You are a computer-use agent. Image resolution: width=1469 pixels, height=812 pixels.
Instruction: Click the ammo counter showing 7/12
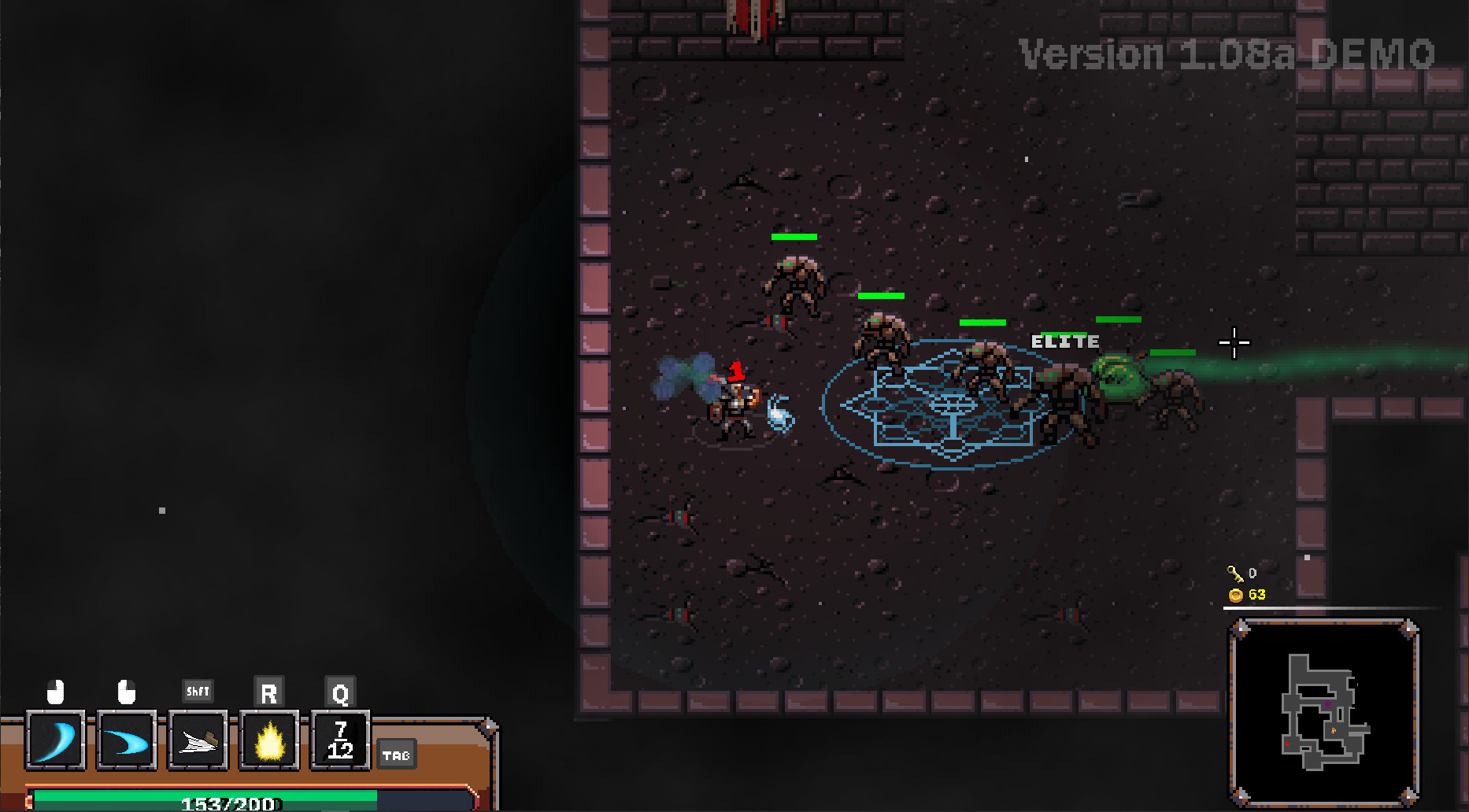339,740
